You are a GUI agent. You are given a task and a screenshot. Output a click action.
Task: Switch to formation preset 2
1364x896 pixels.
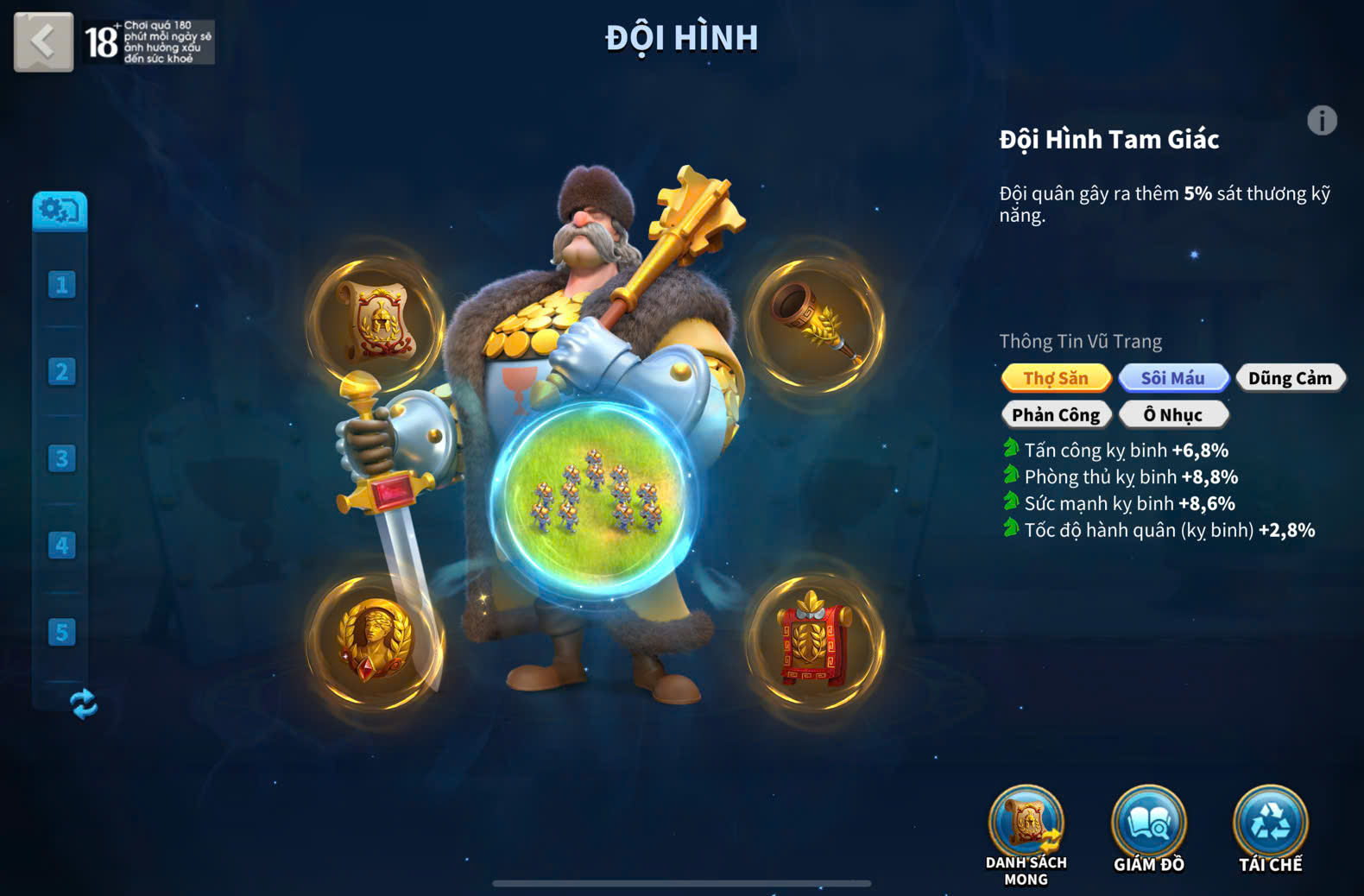(x=61, y=372)
